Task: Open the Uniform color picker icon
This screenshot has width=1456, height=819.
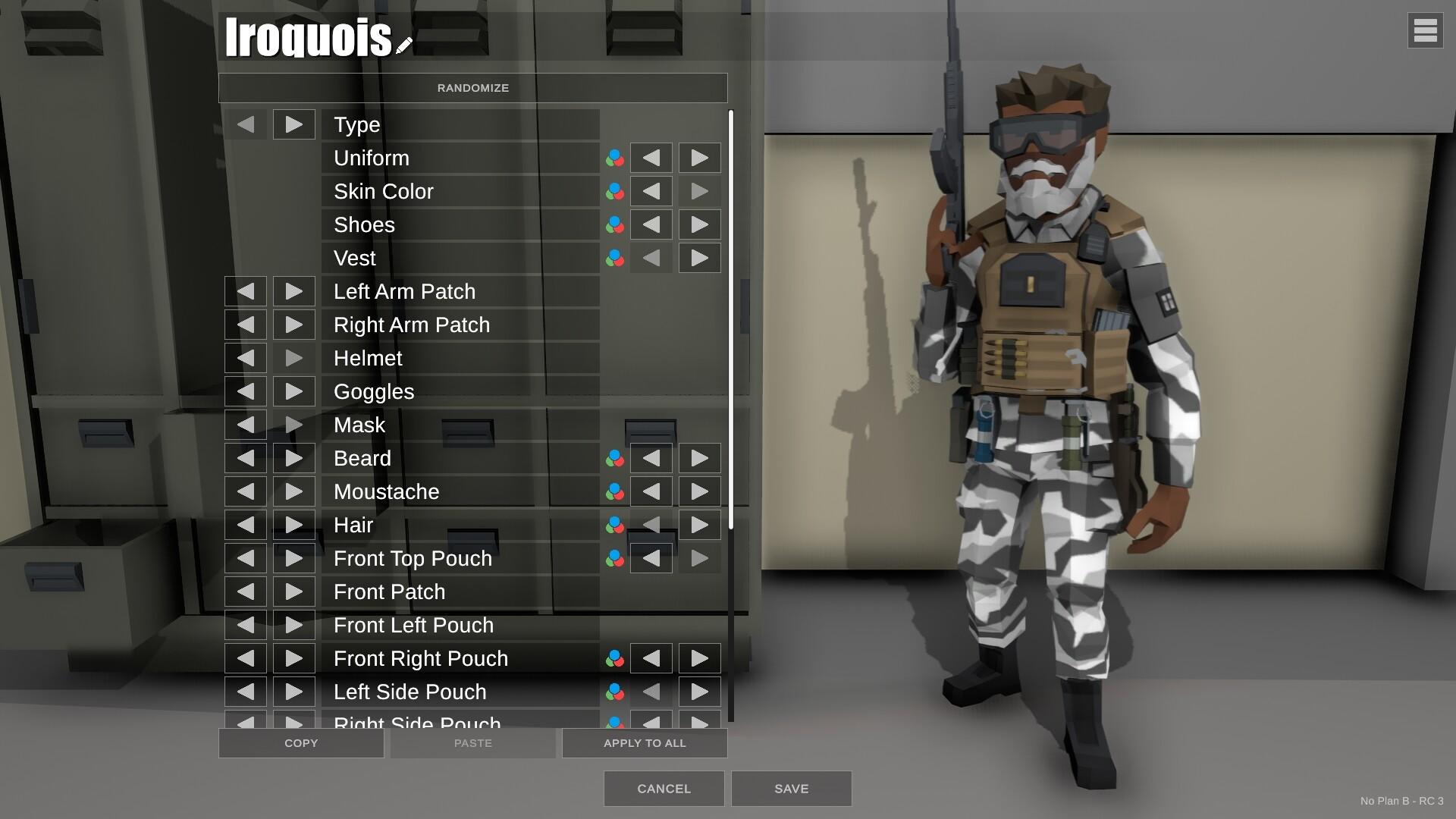Action: coord(614,158)
